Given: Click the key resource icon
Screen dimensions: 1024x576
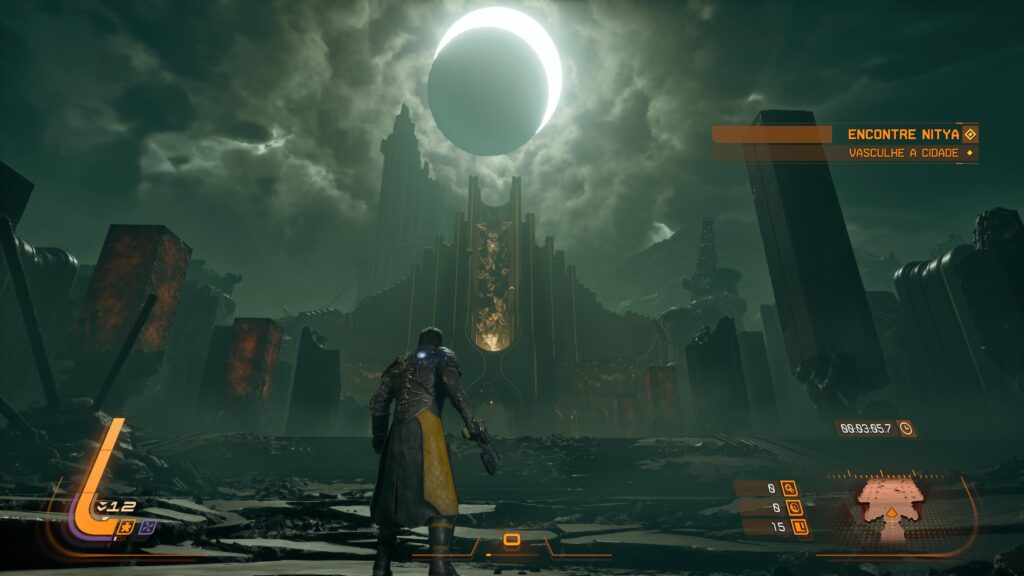Looking at the screenshot, I should [790, 488].
